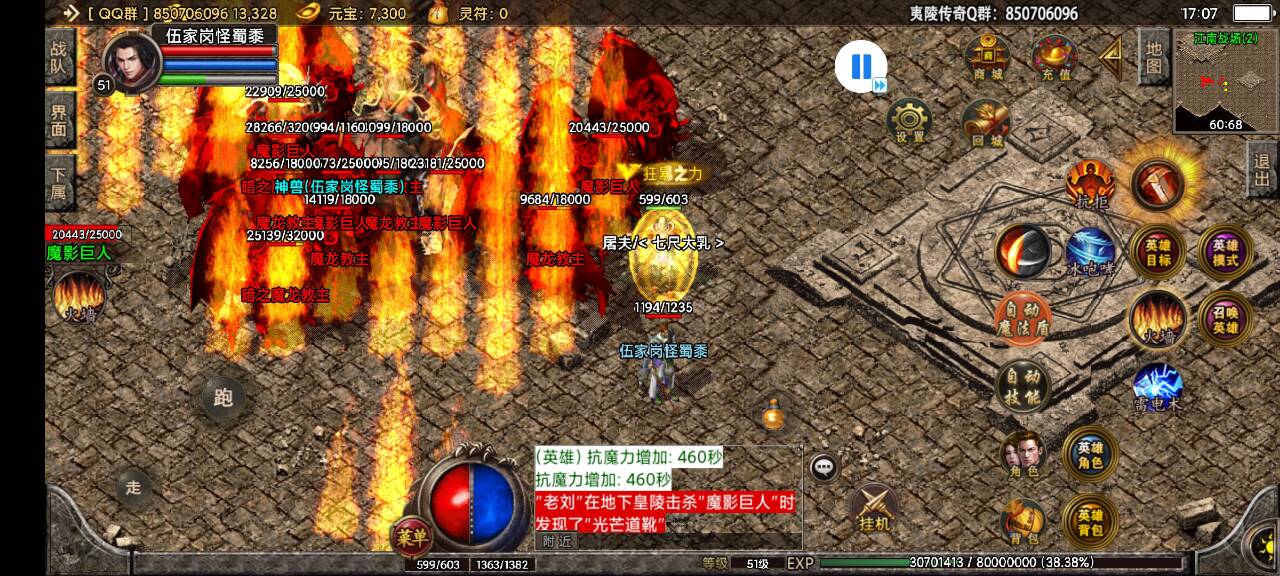The width and height of the screenshot is (1280, 576).
Task: Open the 菜单 menu button
Action: coord(412,535)
